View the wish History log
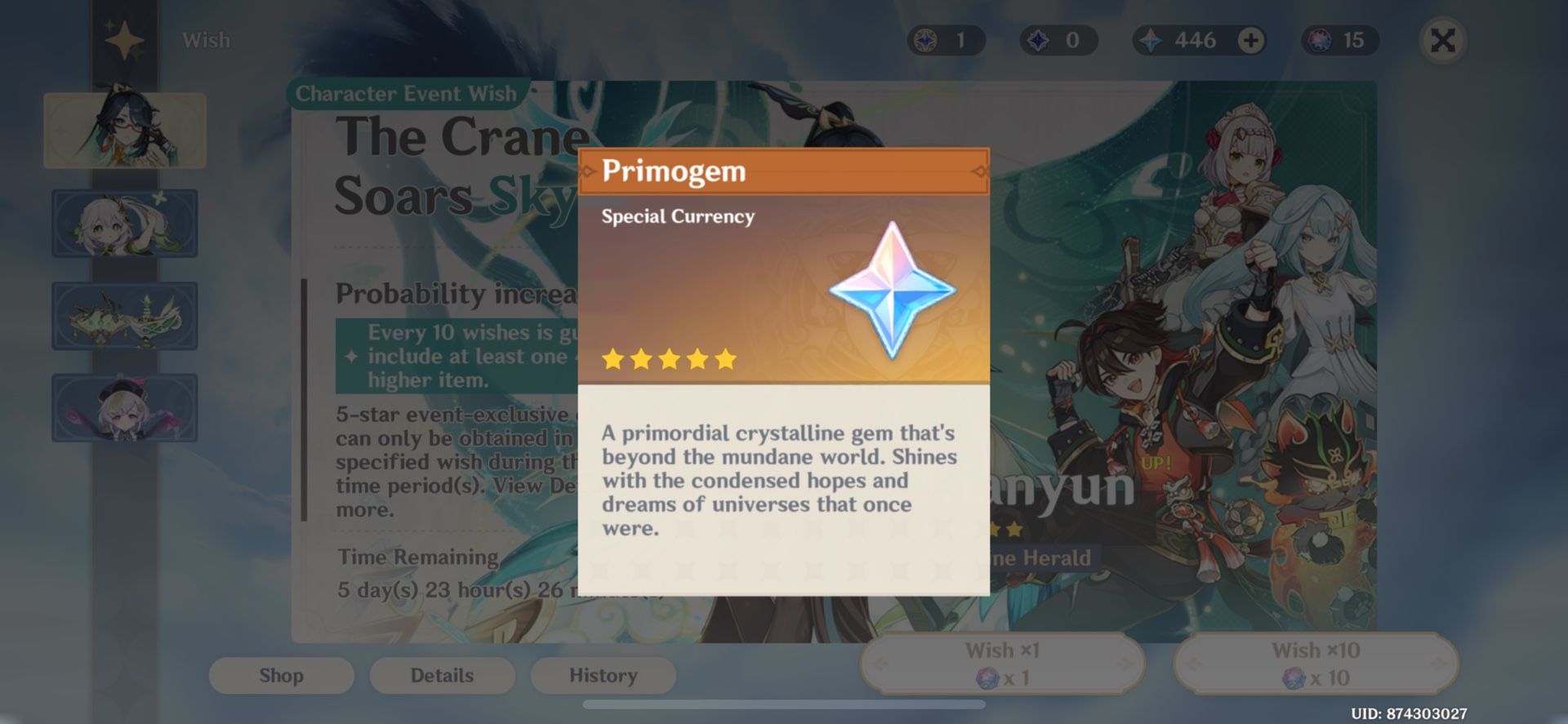This screenshot has height=724, width=1568. (603, 675)
